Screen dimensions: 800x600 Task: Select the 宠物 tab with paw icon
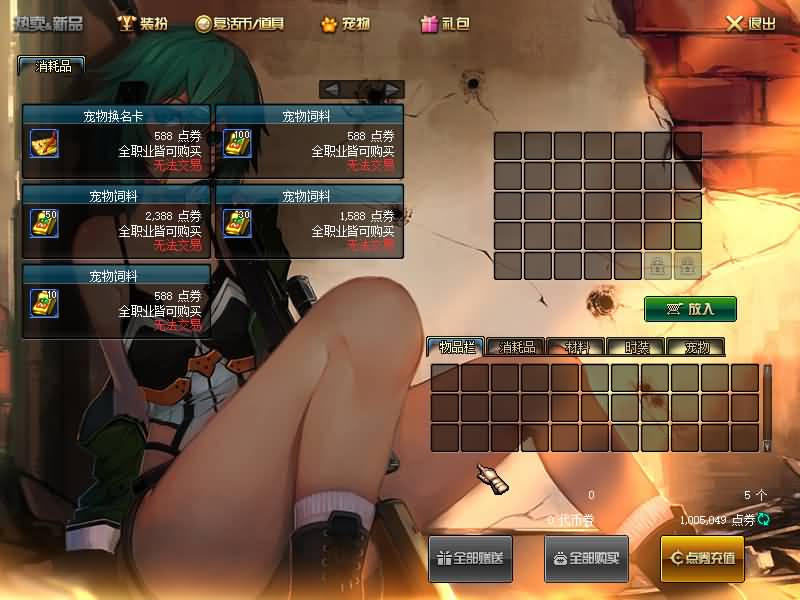[x=345, y=23]
